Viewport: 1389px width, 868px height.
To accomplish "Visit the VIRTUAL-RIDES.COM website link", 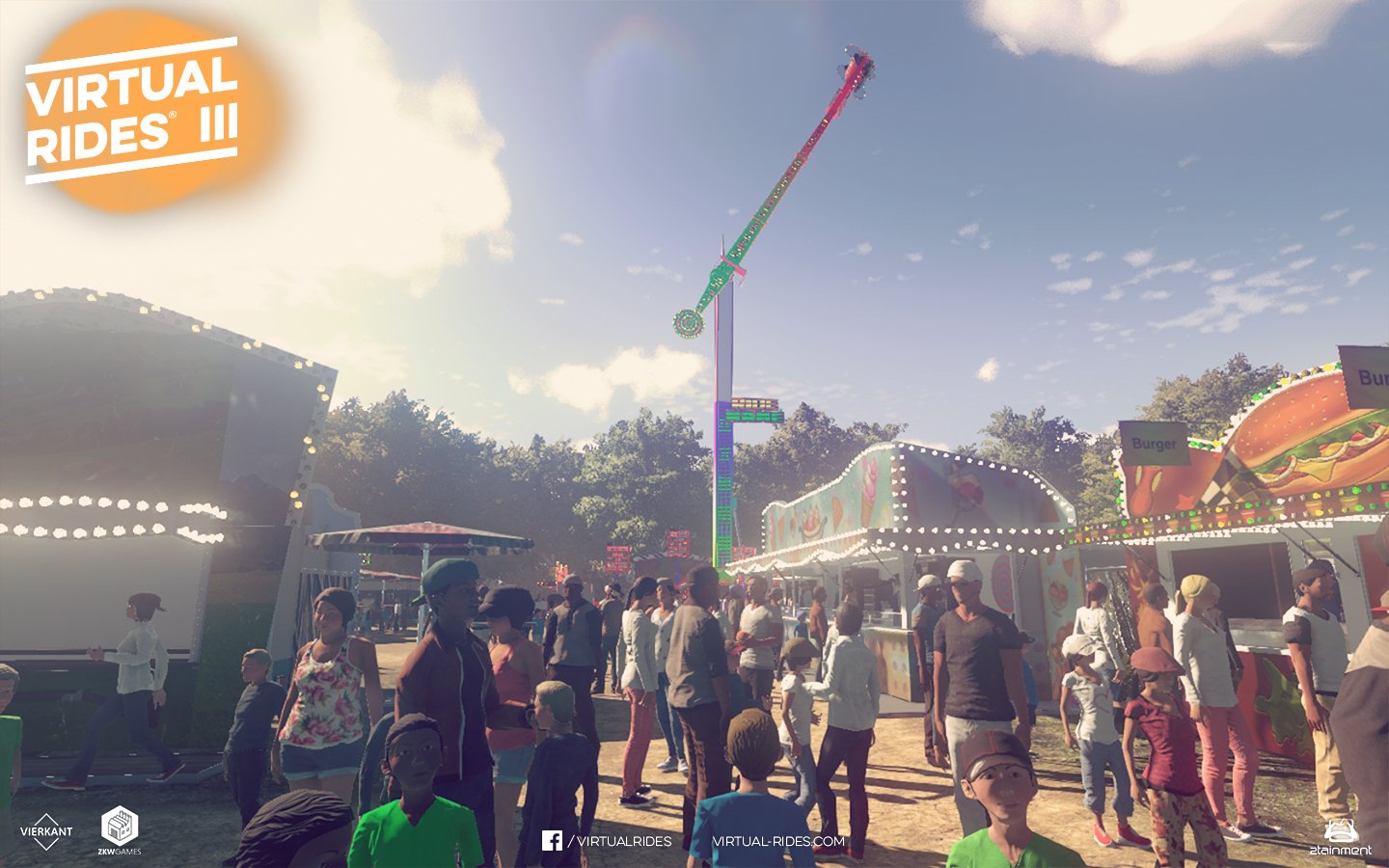I will tap(778, 841).
